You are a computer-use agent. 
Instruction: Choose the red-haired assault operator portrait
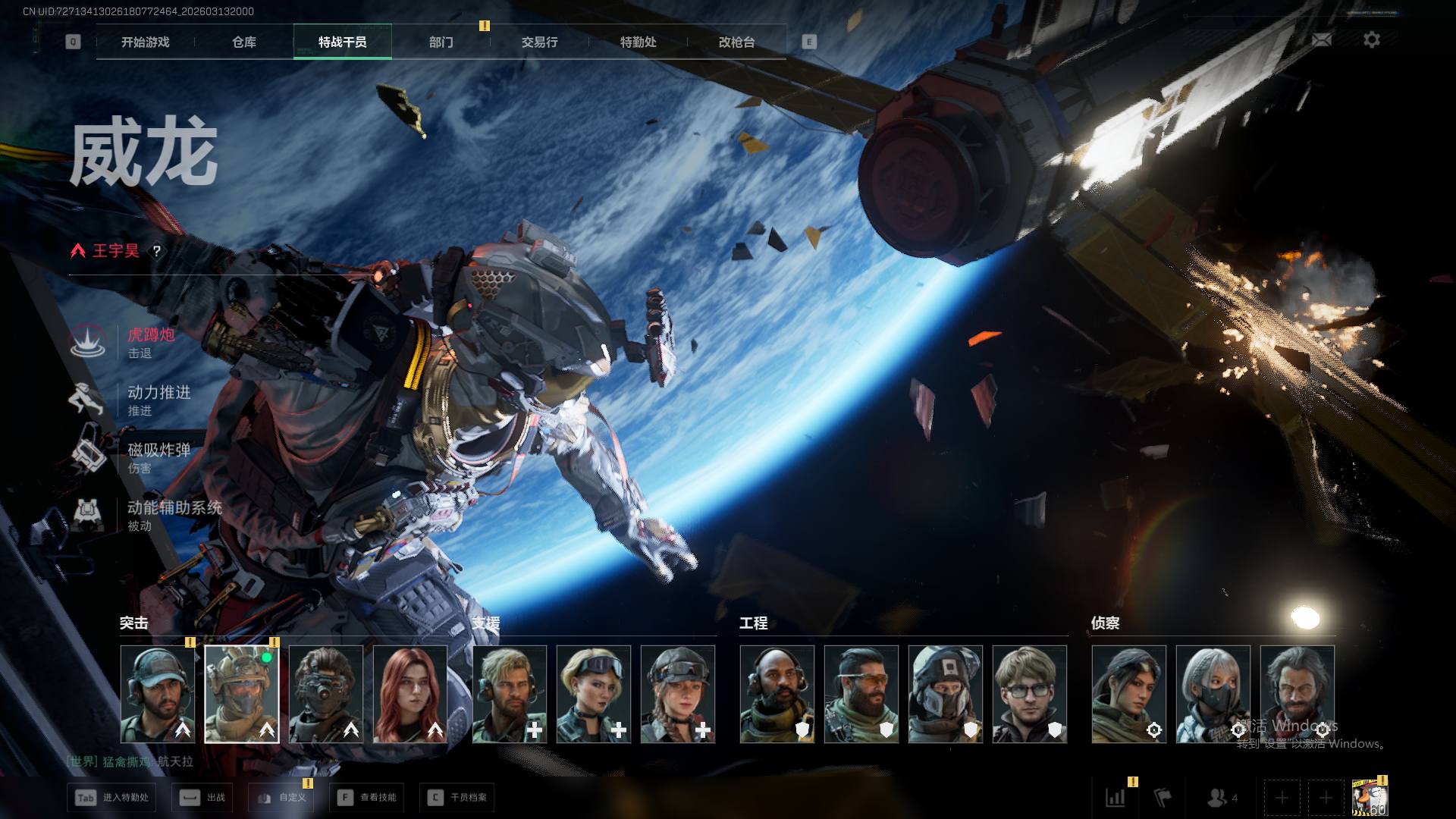(410, 694)
